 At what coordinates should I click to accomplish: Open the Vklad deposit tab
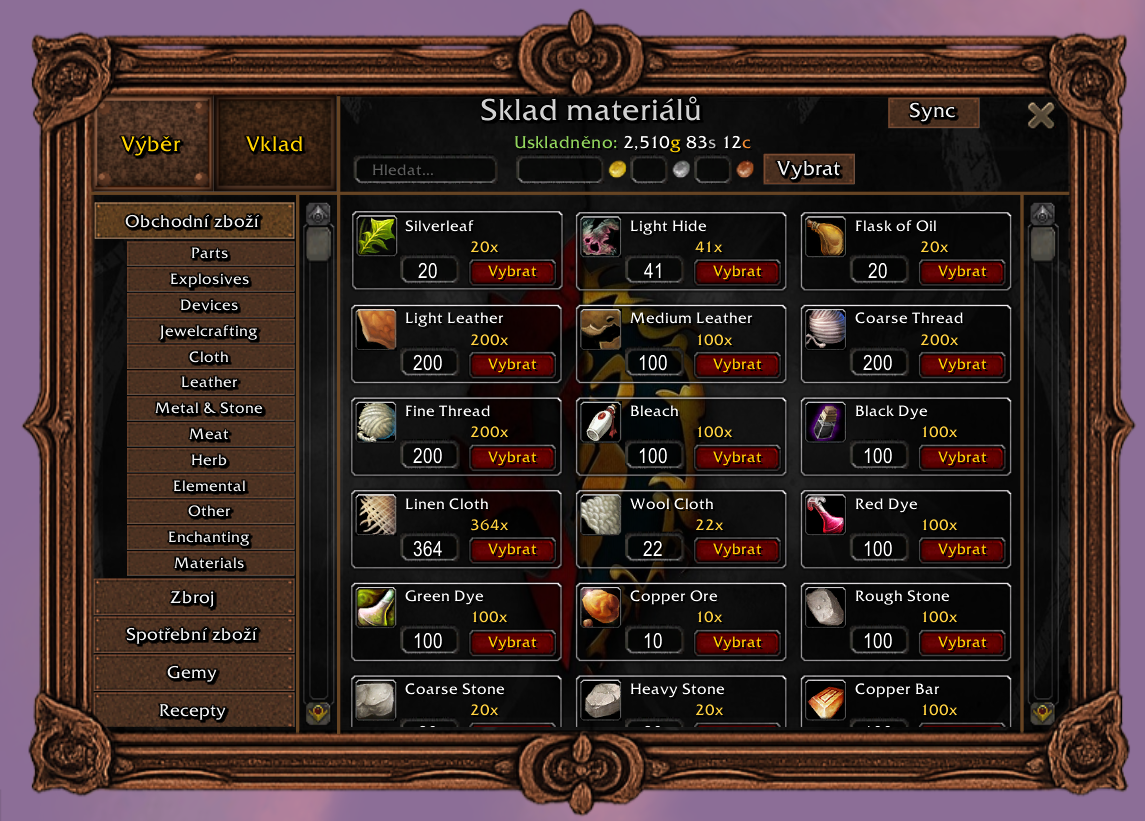[274, 144]
